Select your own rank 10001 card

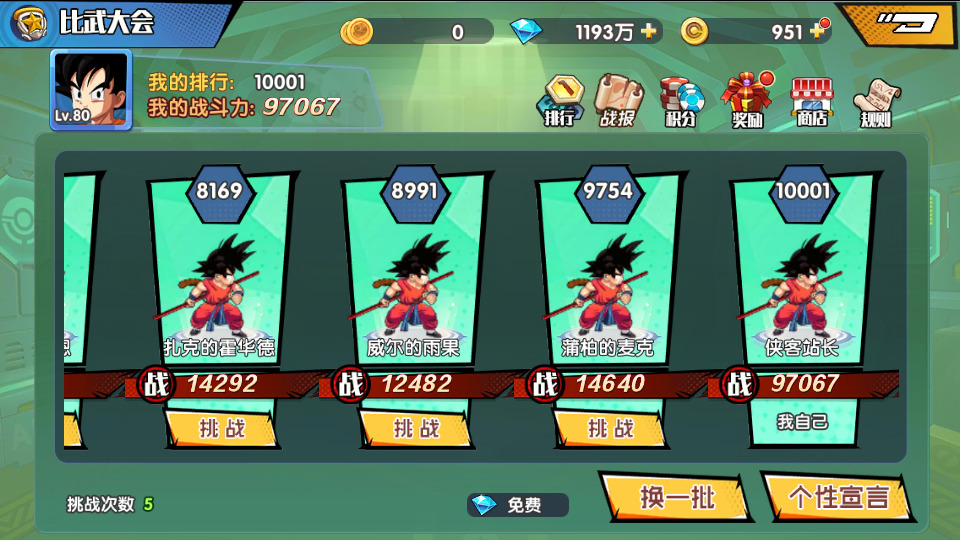click(x=803, y=280)
